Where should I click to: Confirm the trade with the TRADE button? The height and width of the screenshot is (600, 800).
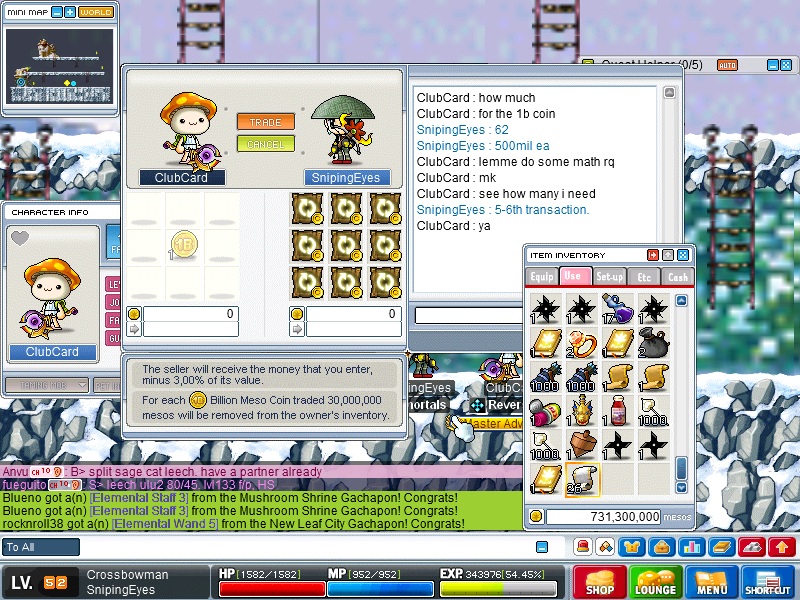pos(265,122)
